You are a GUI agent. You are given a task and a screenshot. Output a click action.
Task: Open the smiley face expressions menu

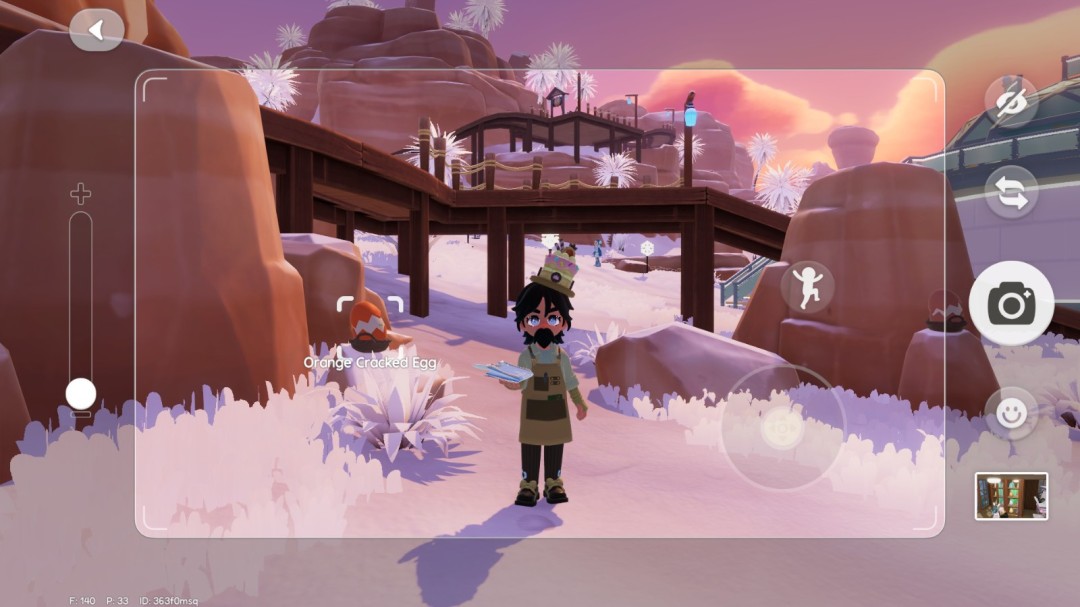[1011, 413]
